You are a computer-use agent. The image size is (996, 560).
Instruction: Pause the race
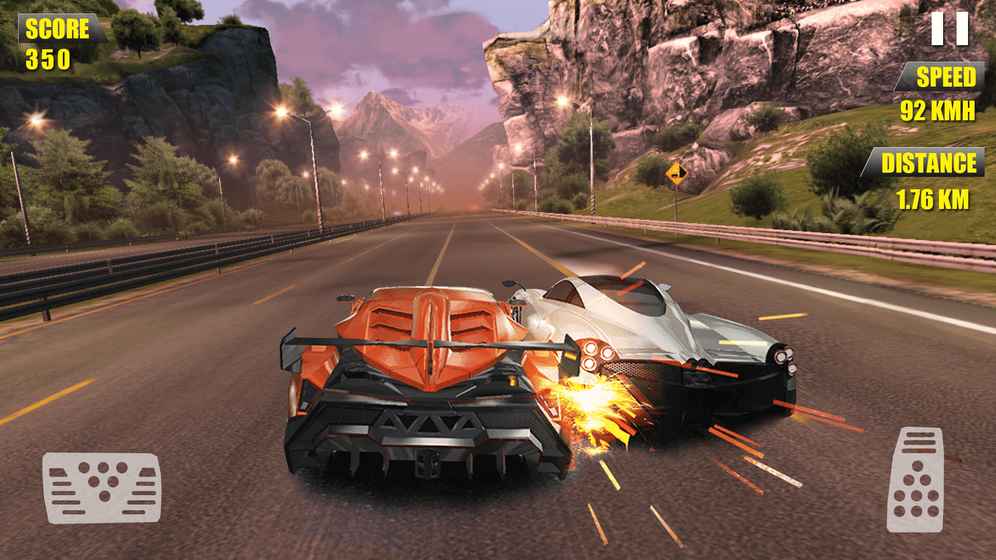[949, 28]
